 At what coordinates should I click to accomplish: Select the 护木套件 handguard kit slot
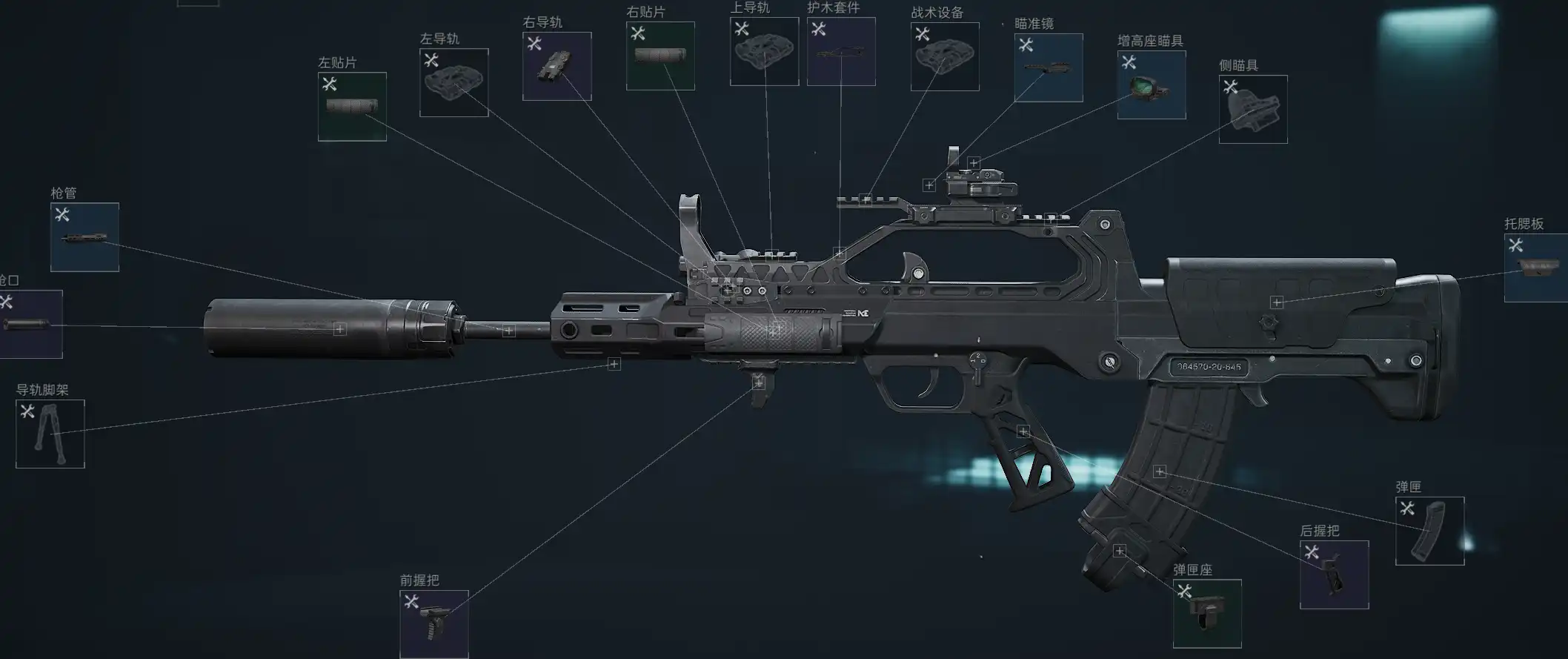pyautogui.click(x=841, y=51)
